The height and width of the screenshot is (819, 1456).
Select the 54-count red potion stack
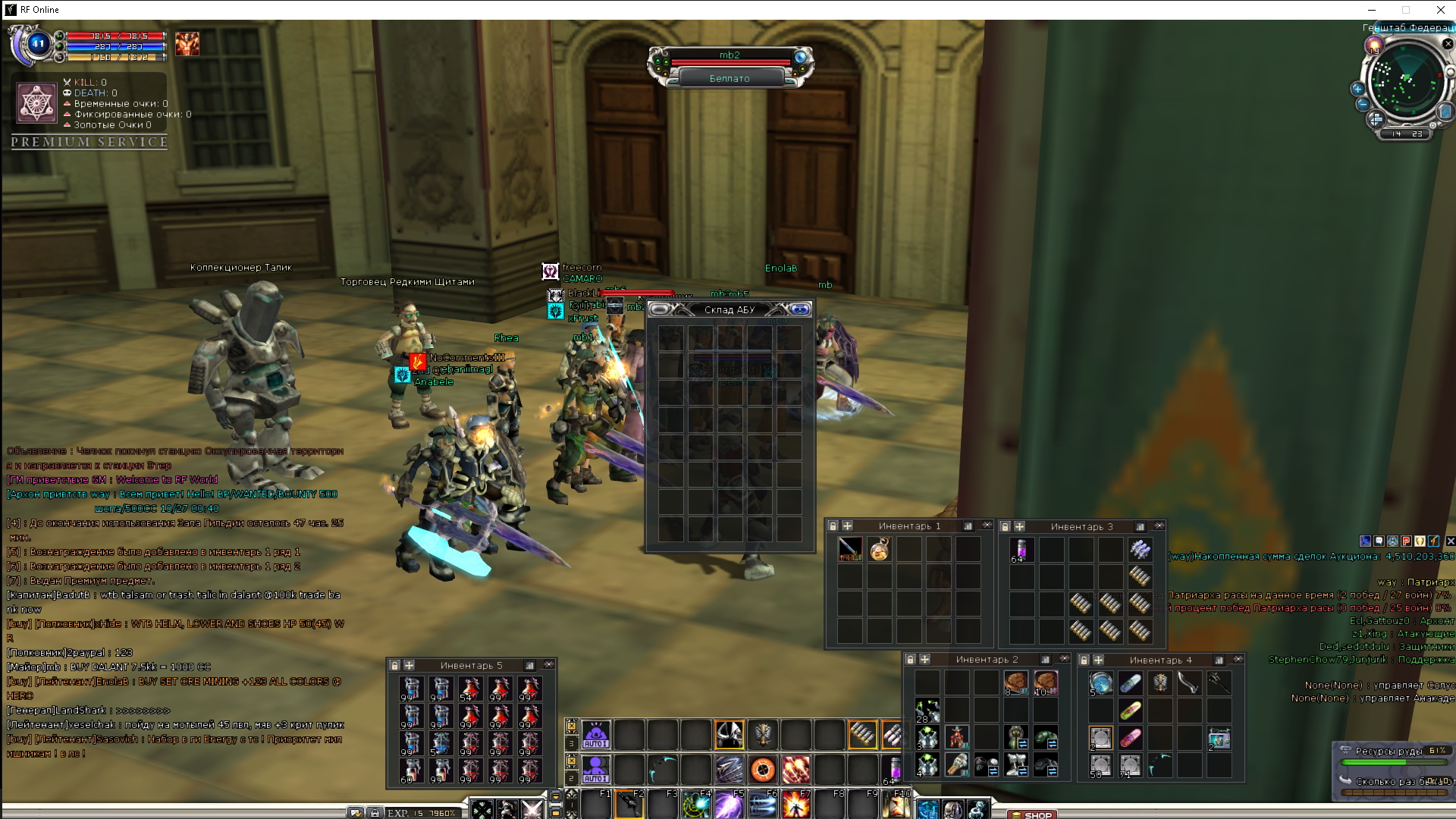click(469, 689)
